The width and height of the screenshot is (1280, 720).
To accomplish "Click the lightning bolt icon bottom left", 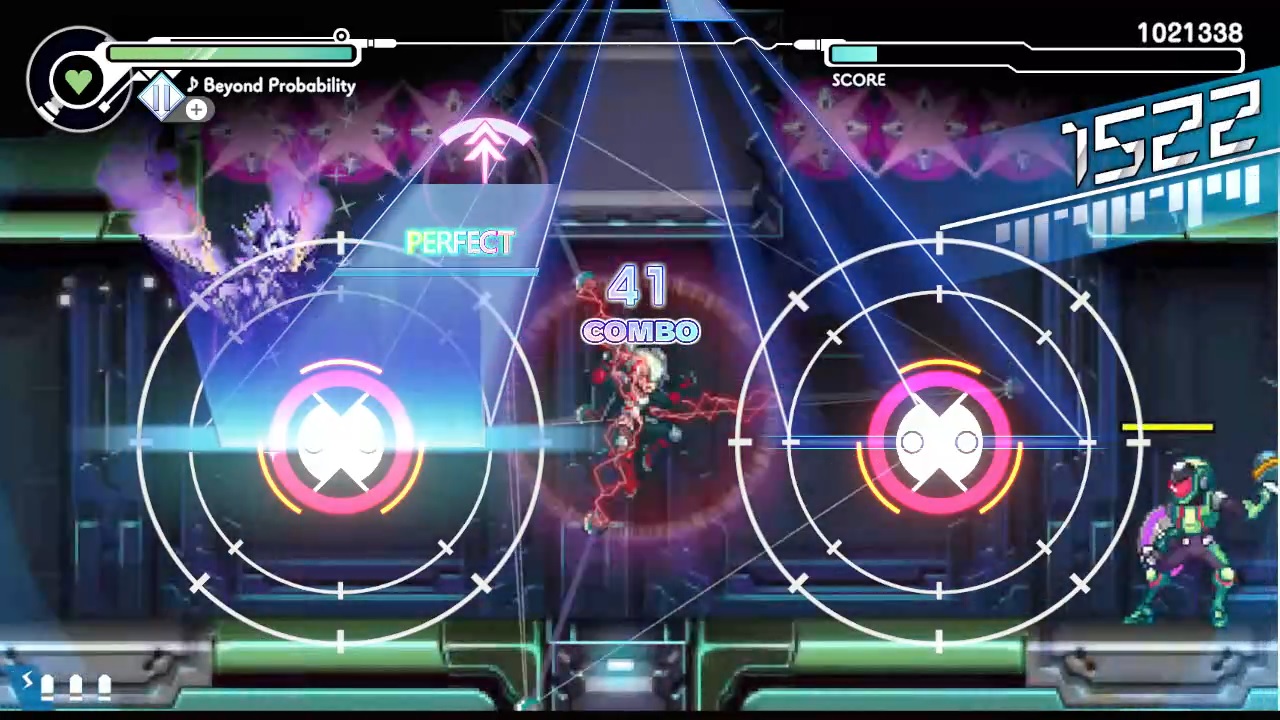I will point(27,681).
